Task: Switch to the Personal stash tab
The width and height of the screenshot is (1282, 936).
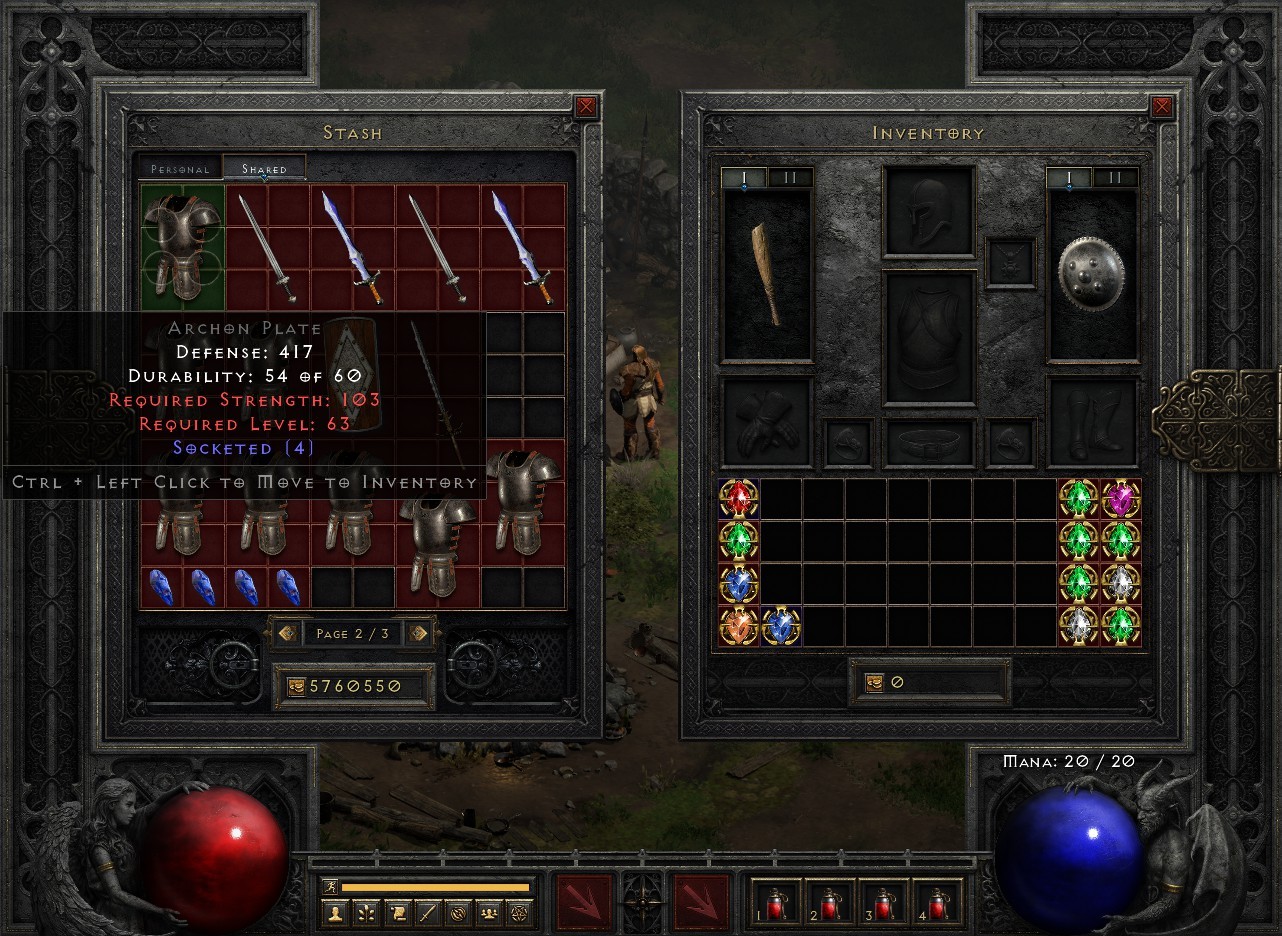Action: pyautogui.click(x=180, y=168)
